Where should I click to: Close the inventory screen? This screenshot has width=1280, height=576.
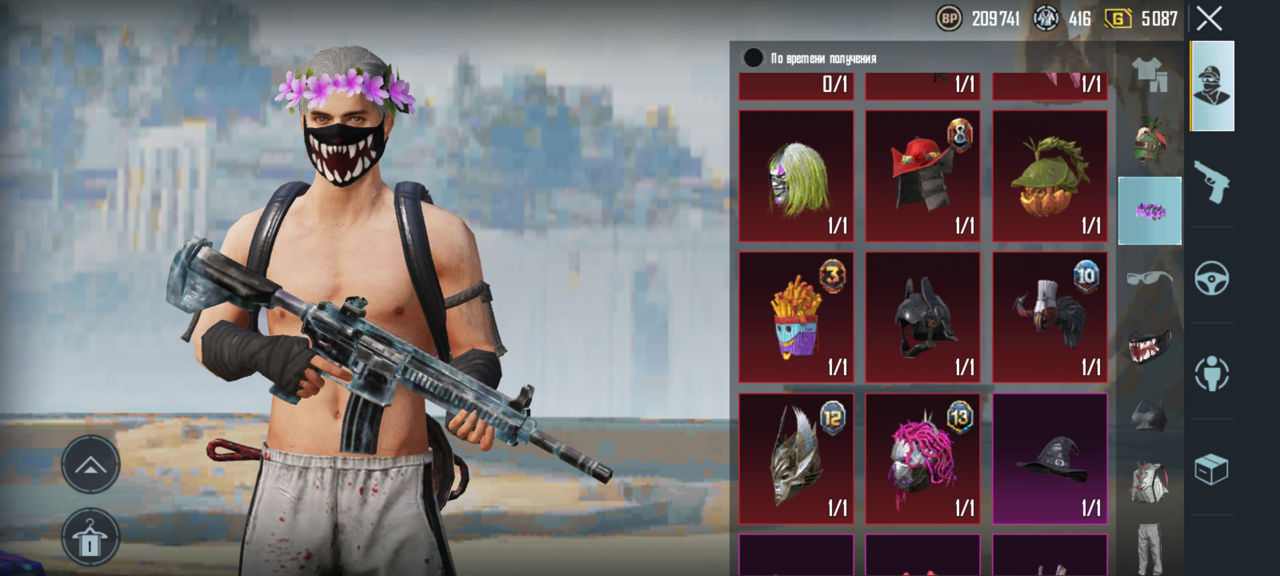pos(1209,18)
